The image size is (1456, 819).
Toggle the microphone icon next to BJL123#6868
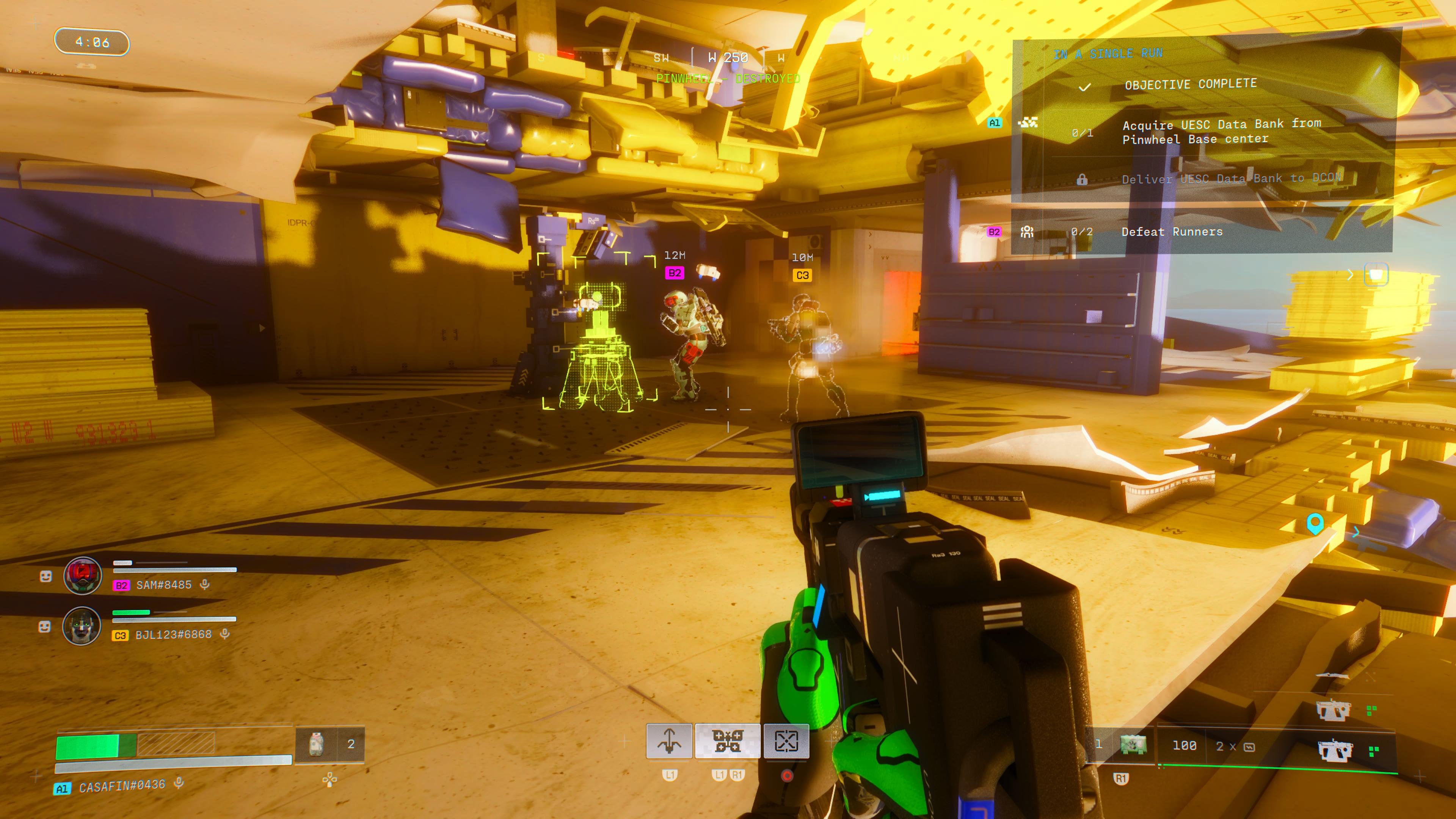225,634
